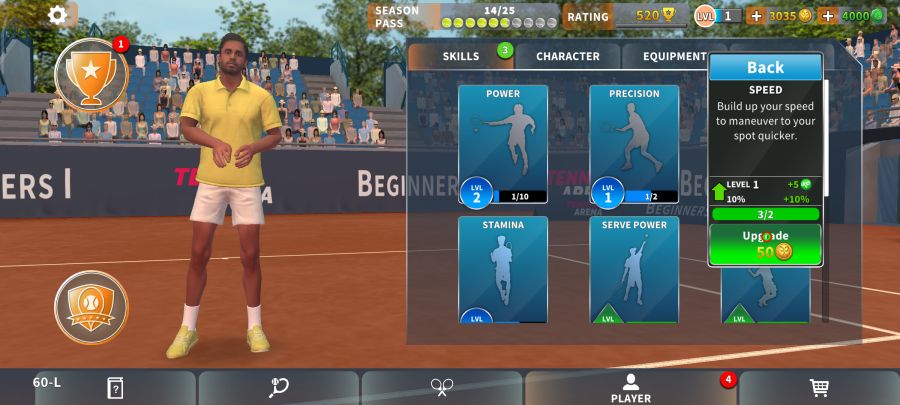Choose the Serve Power skill card
Screen dimensions: 900x405
click(x=634, y=269)
